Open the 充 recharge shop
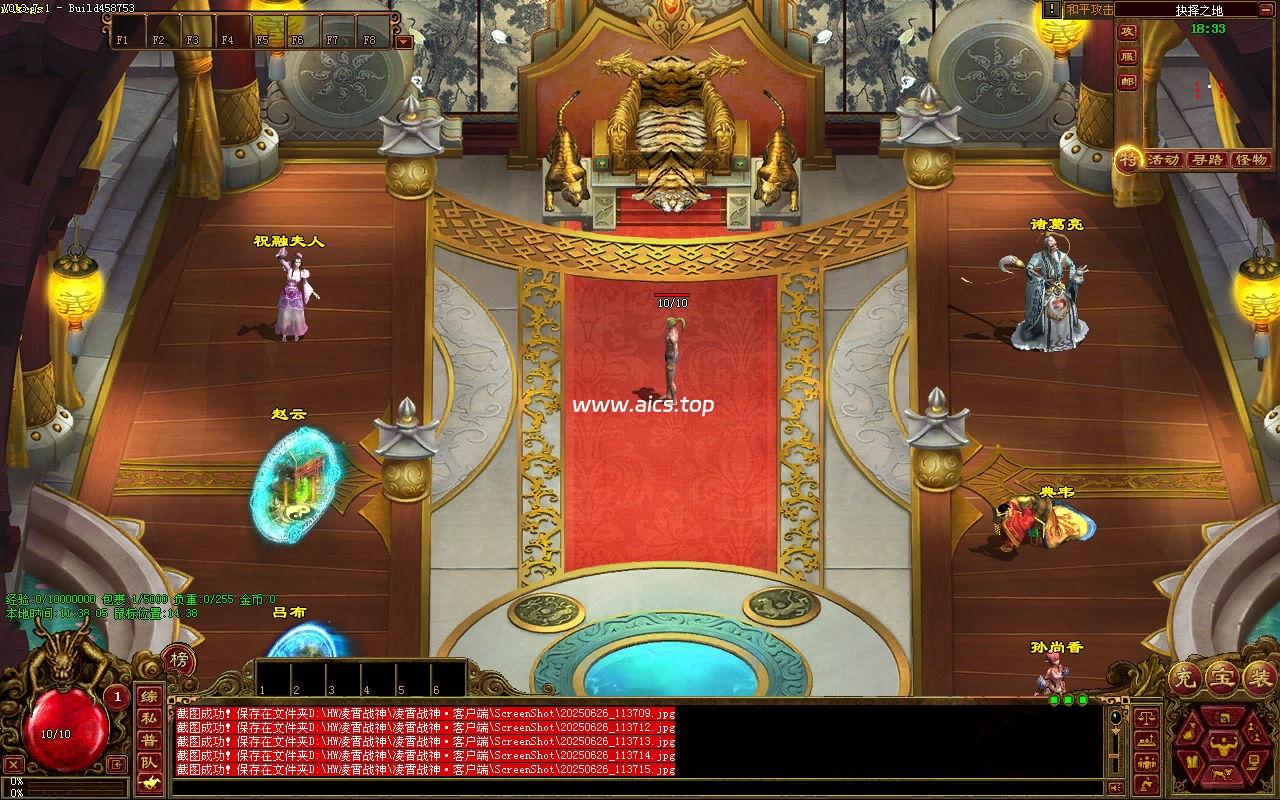Viewport: 1280px width, 800px height. point(1182,677)
